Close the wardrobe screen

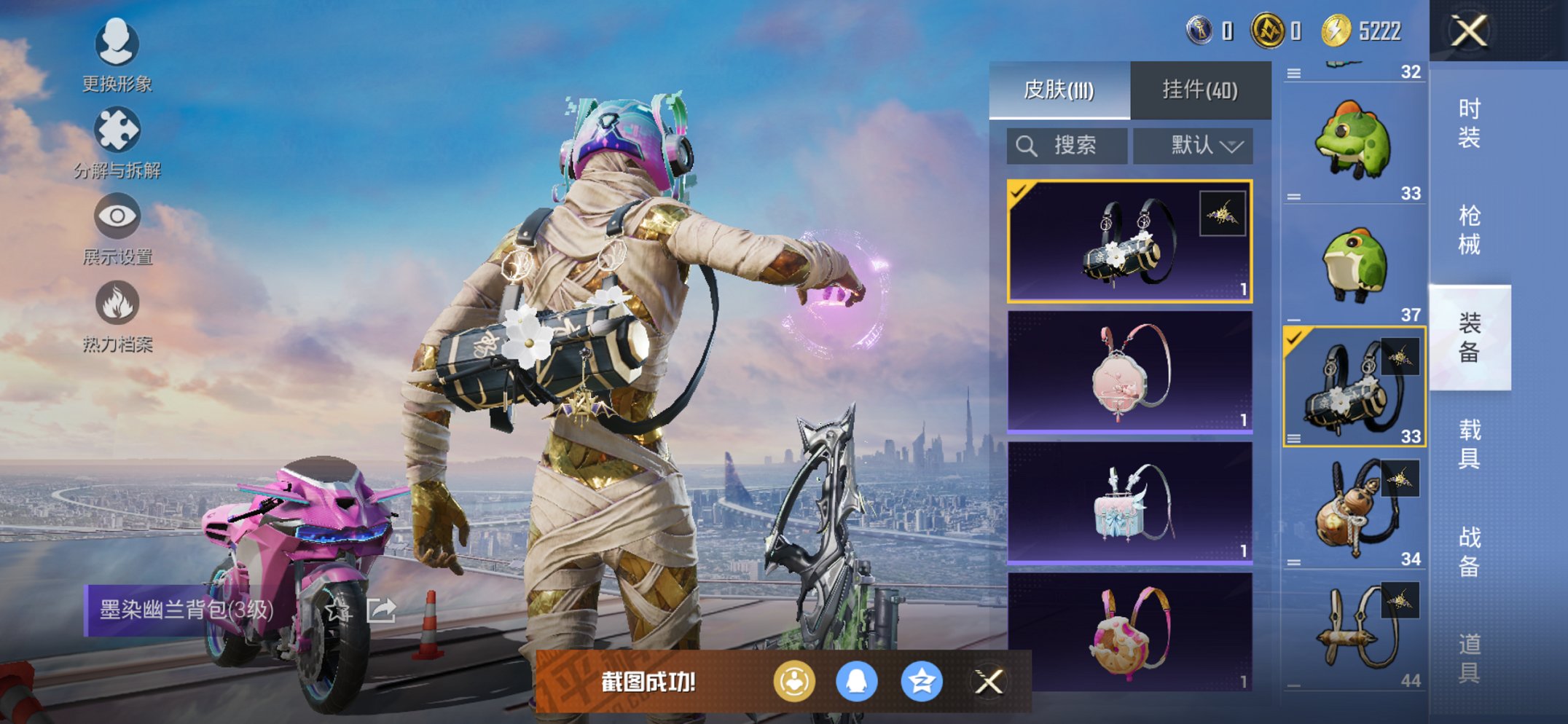pos(1469,31)
